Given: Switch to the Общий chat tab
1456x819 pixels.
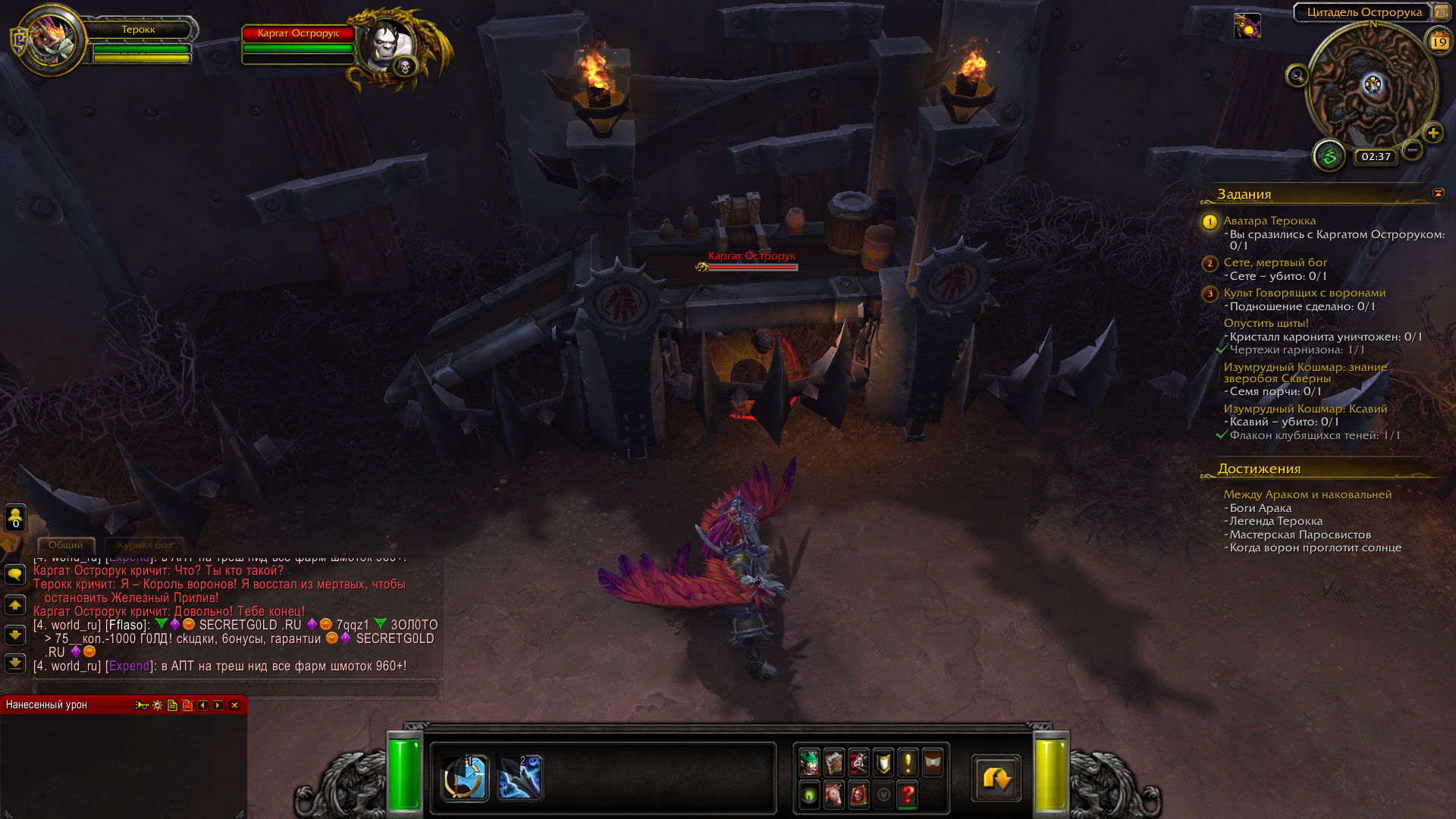Looking at the screenshot, I should (x=66, y=545).
